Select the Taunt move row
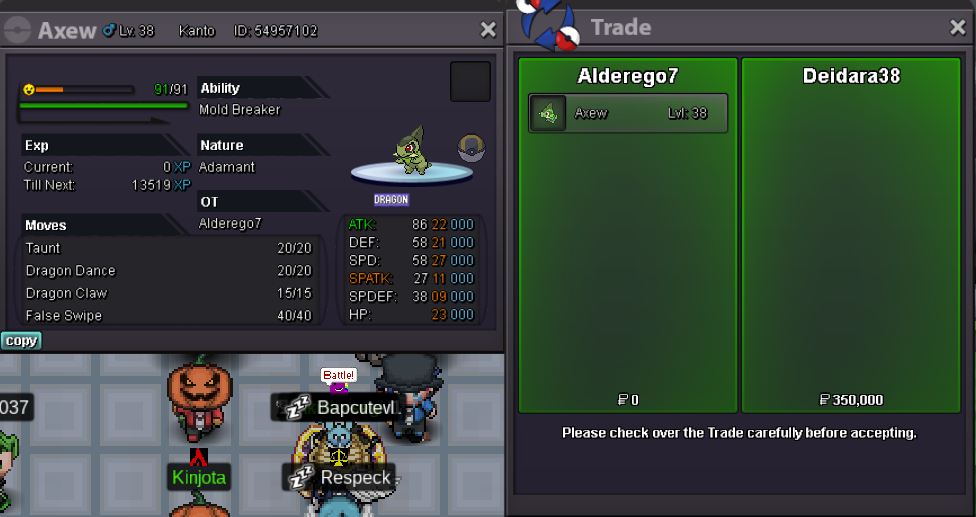 tap(168, 248)
